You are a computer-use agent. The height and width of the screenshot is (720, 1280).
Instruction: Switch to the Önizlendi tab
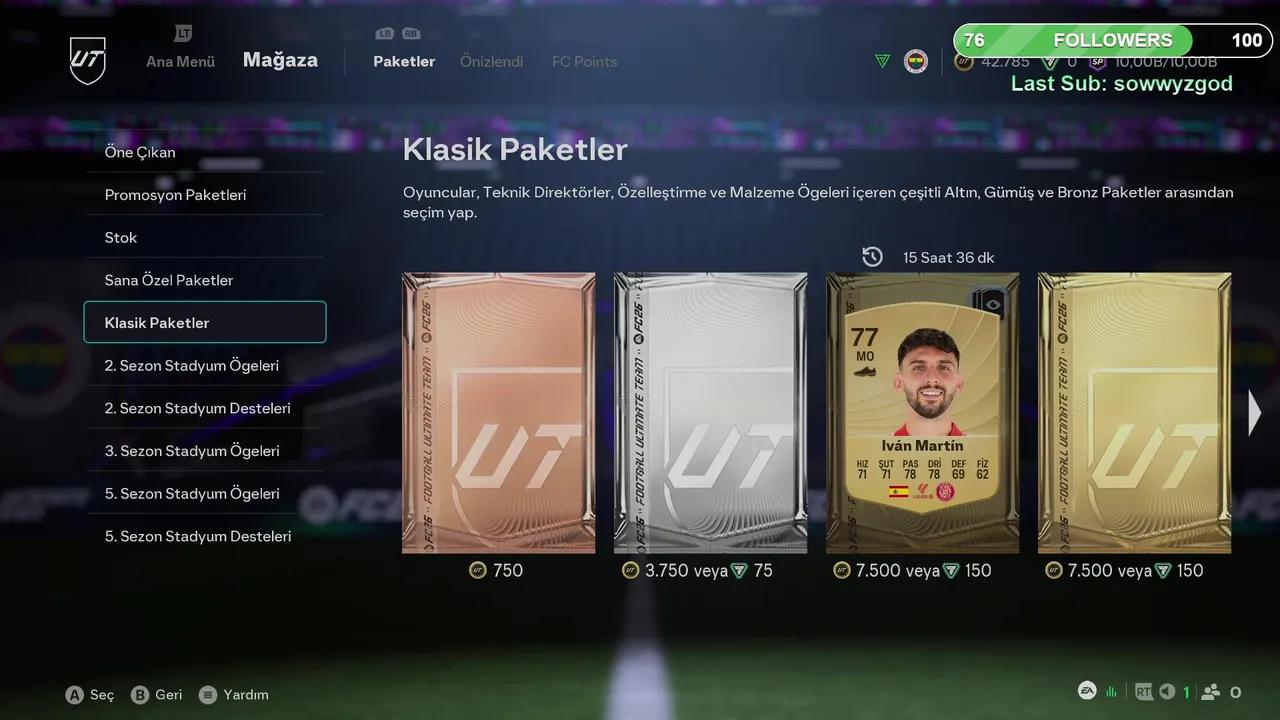click(492, 61)
